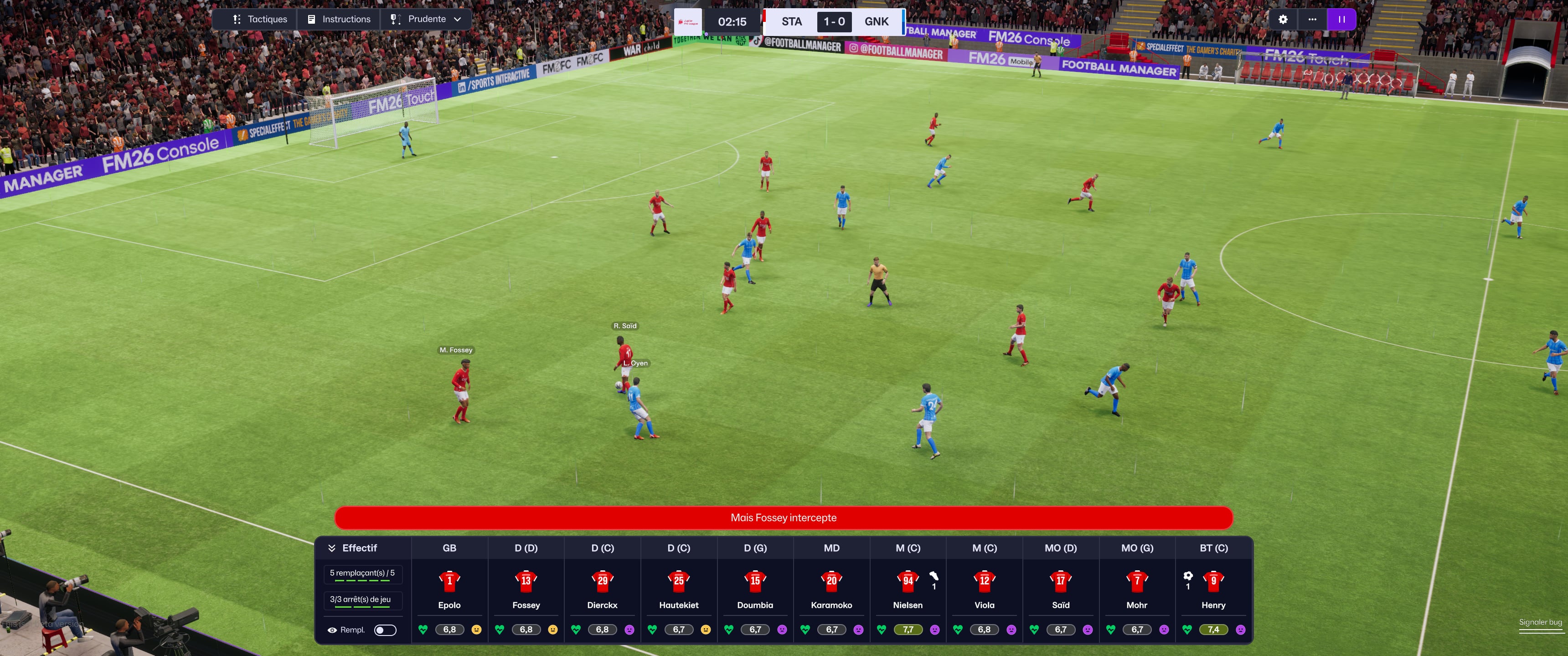Select Saïd number 17 card
This screenshot has width=1568, height=656.
[x=1060, y=580]
